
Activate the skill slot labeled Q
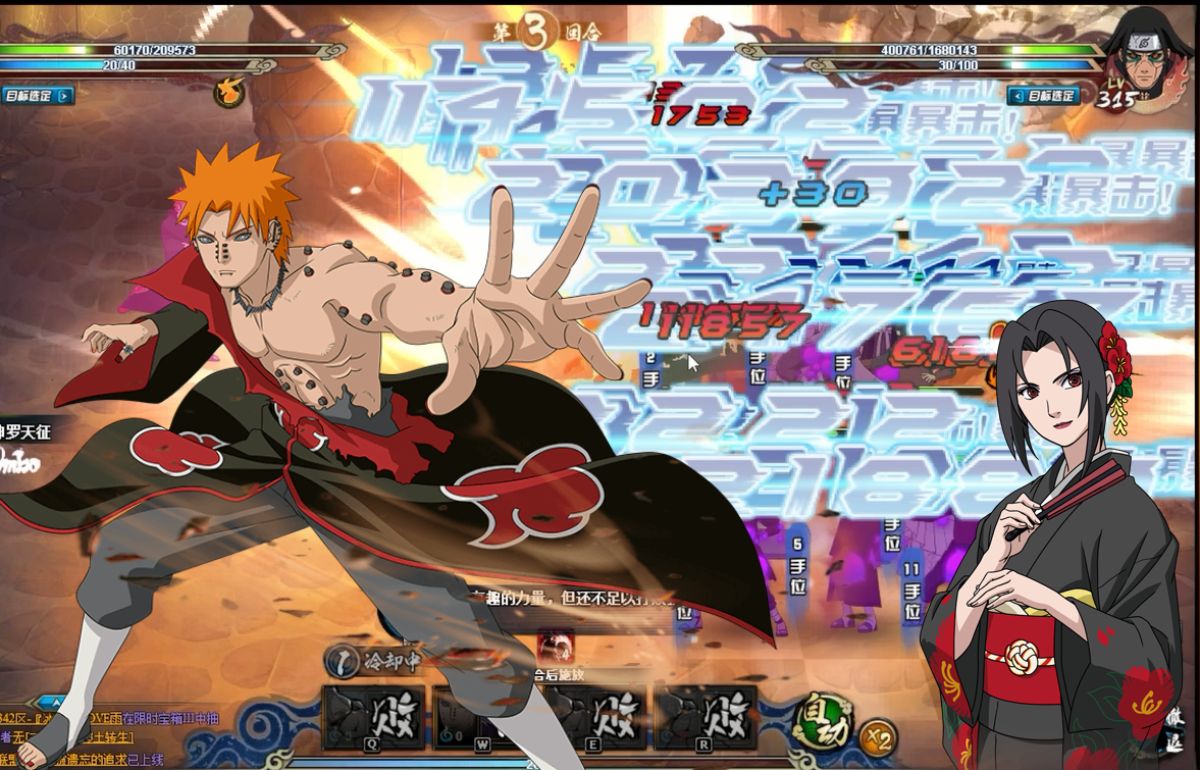click(x=373, y=717)
